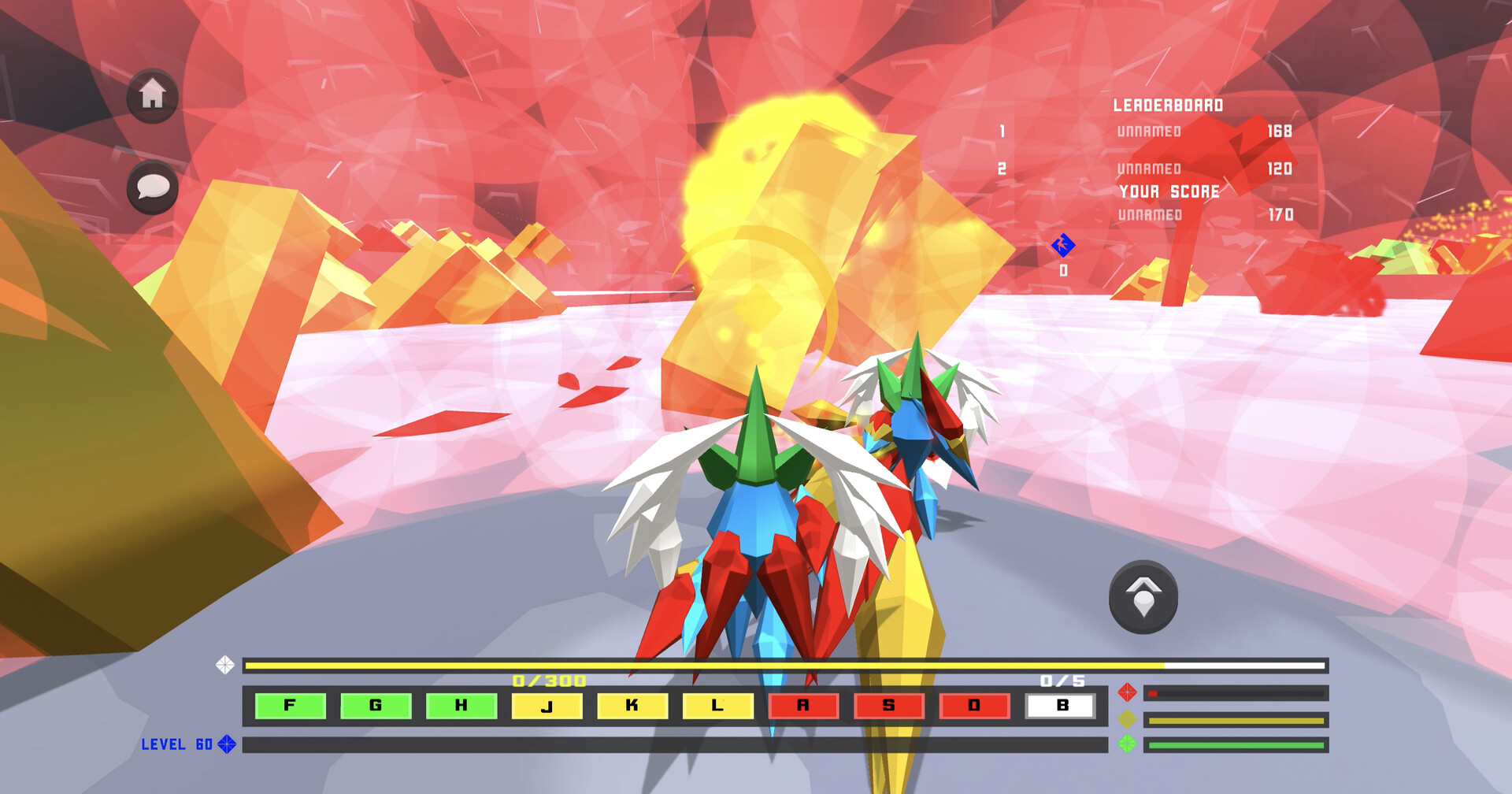Select the red diamond resource icon

pos(1127,694)
